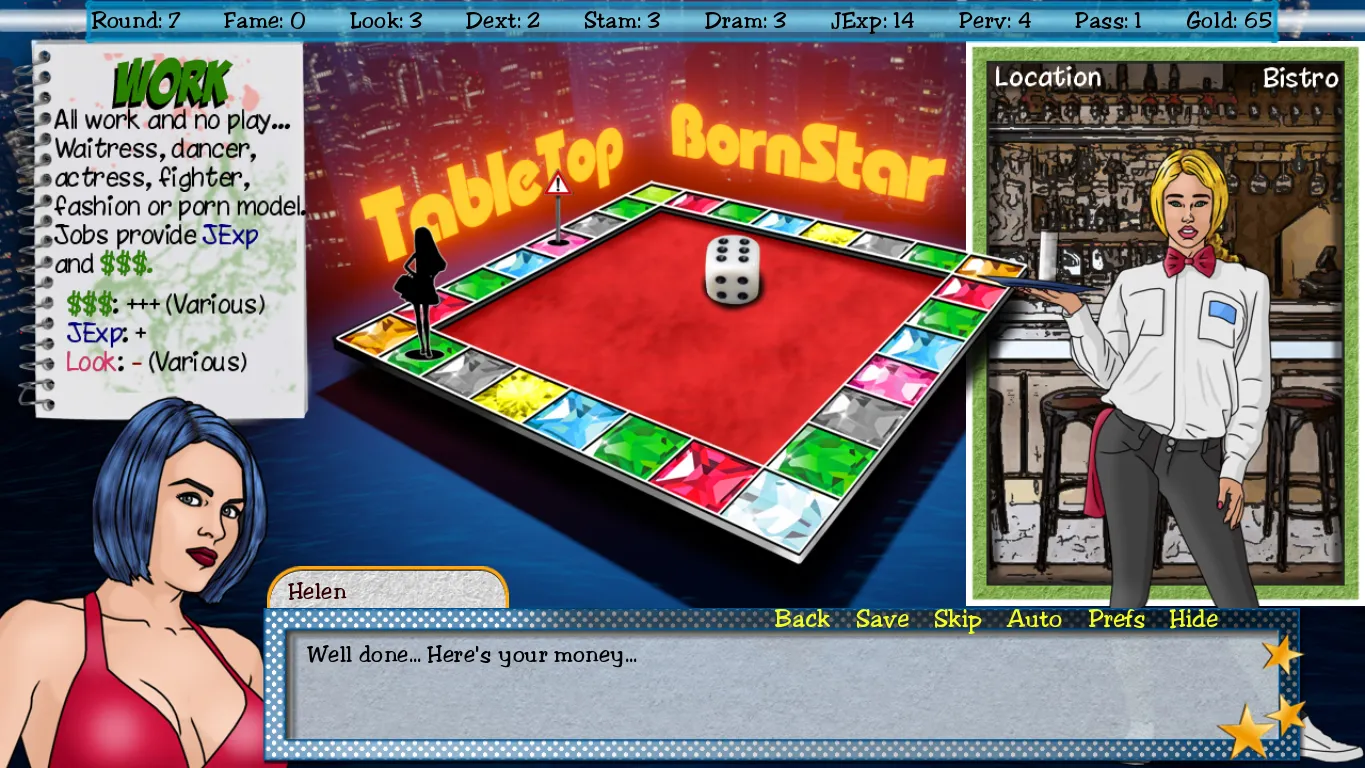Hide the dialogue interface
Viewport: 1365px width, 768px height.
1194,619
